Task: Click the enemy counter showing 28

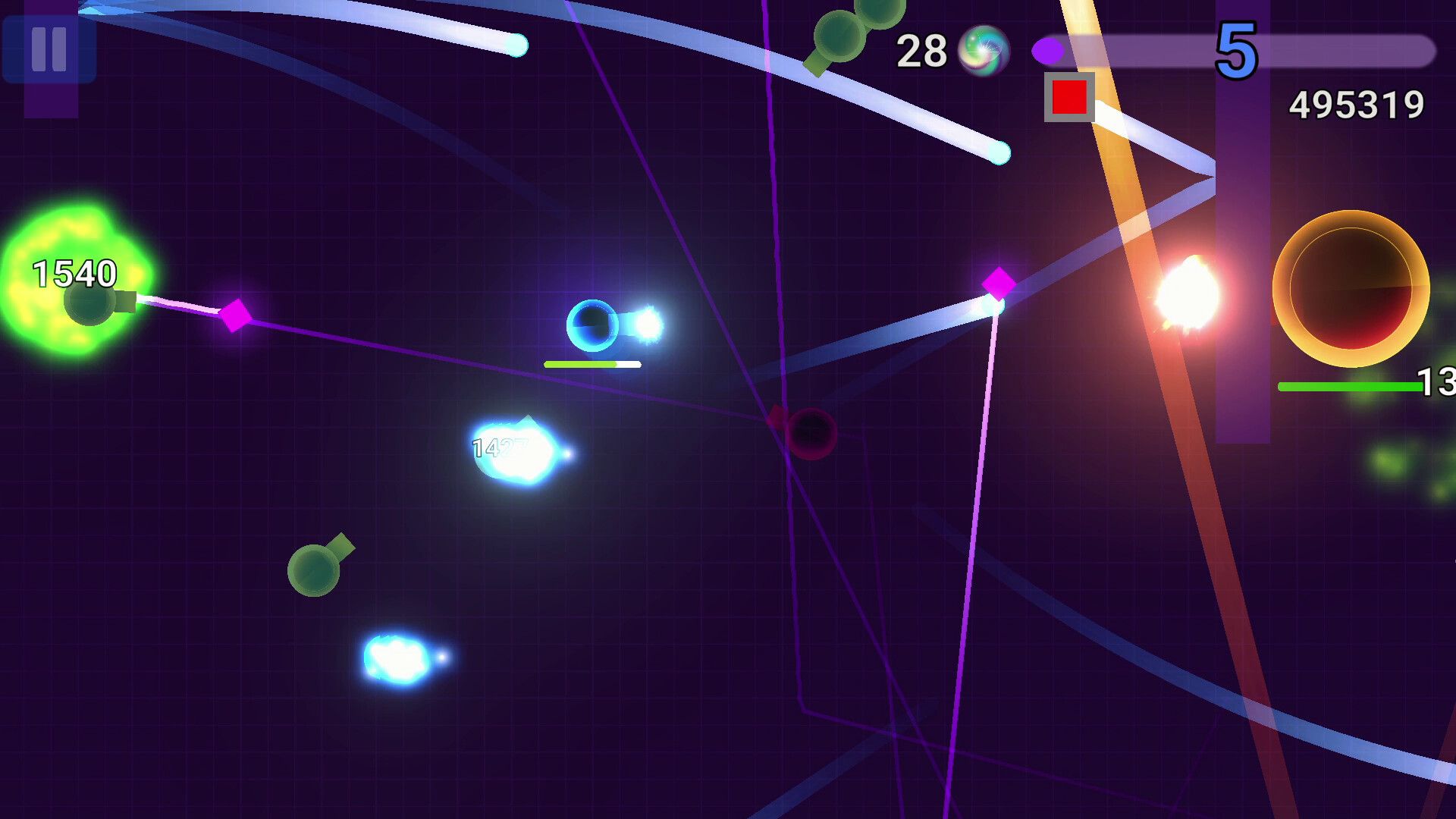Action: (924, 52)
